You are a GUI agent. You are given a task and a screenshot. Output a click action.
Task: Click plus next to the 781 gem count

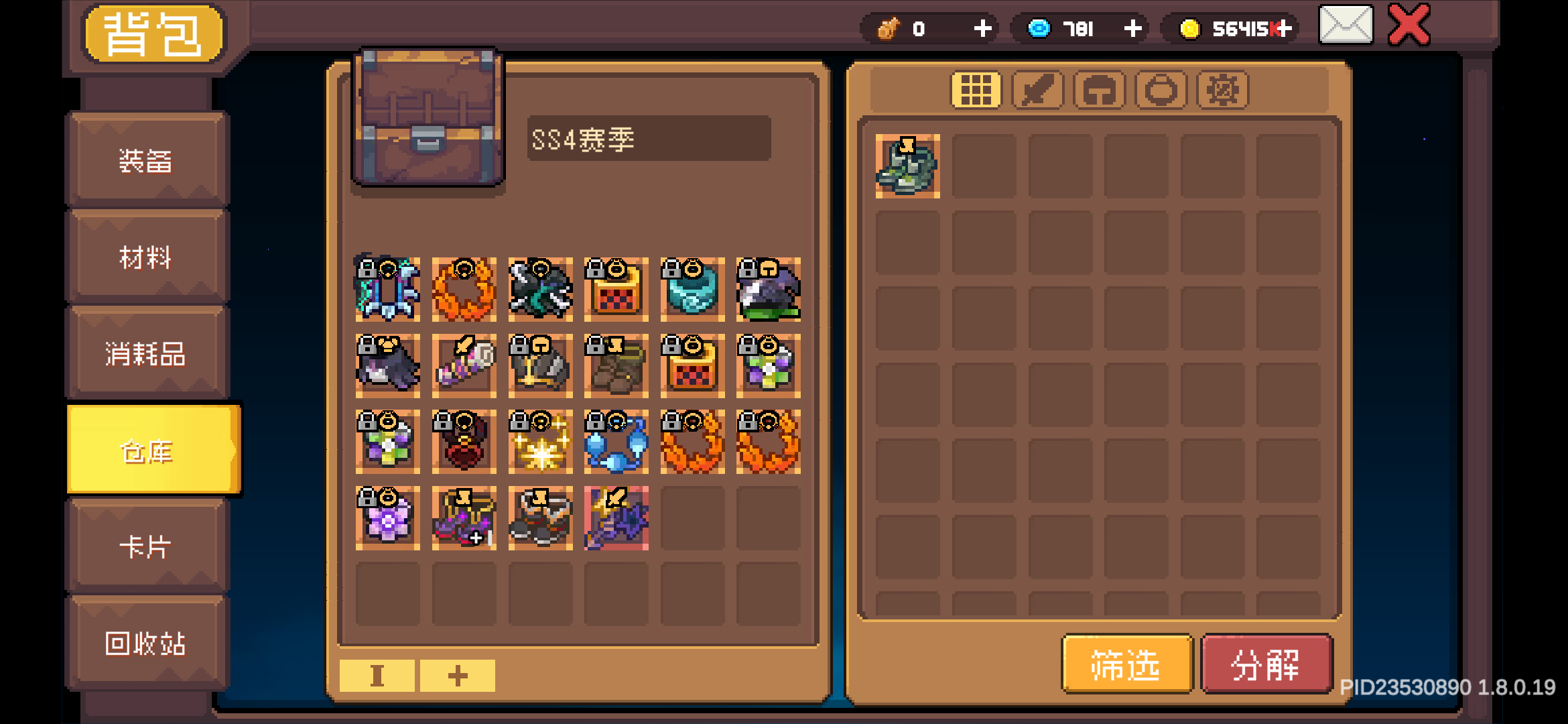(x=1132, y=28)
